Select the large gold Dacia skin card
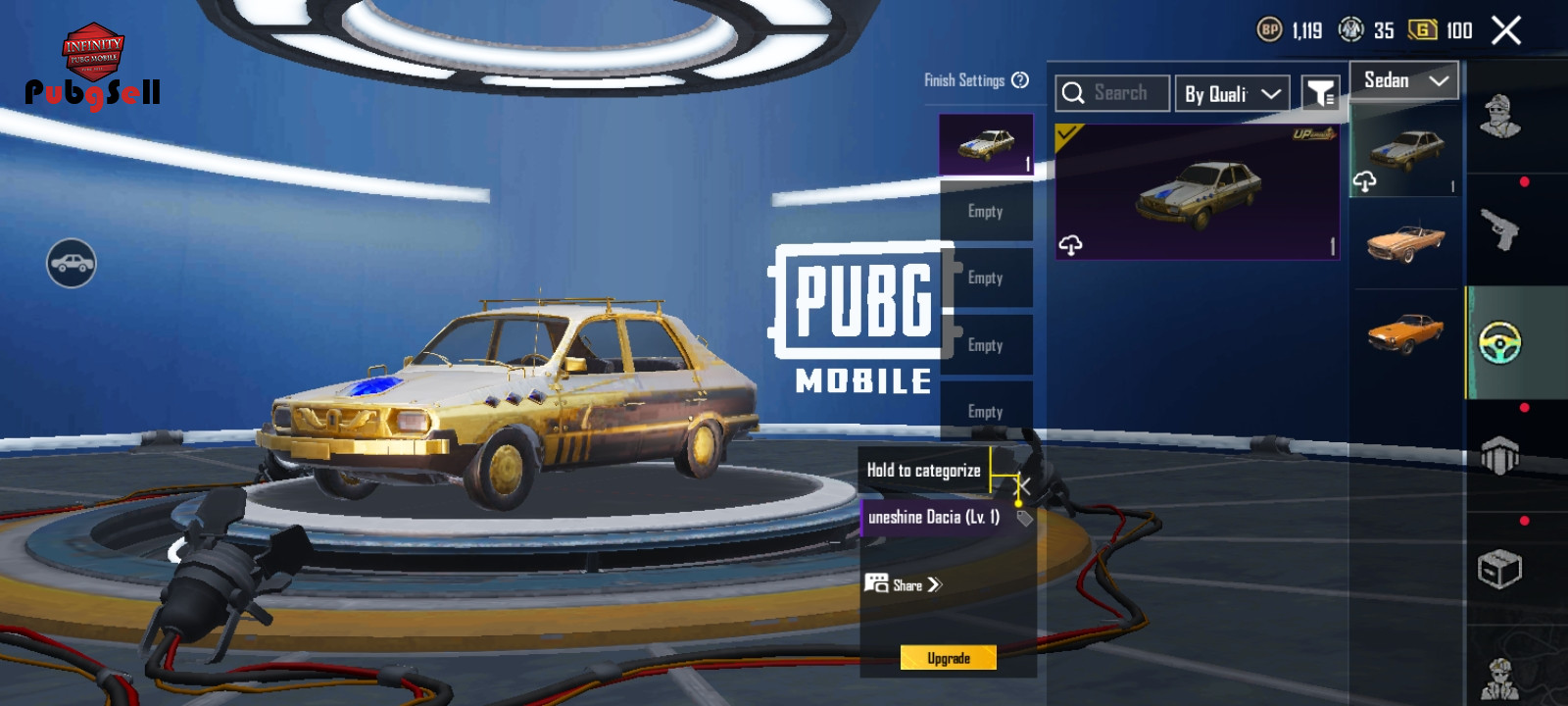1568x706 pixels. [1197, 192]
